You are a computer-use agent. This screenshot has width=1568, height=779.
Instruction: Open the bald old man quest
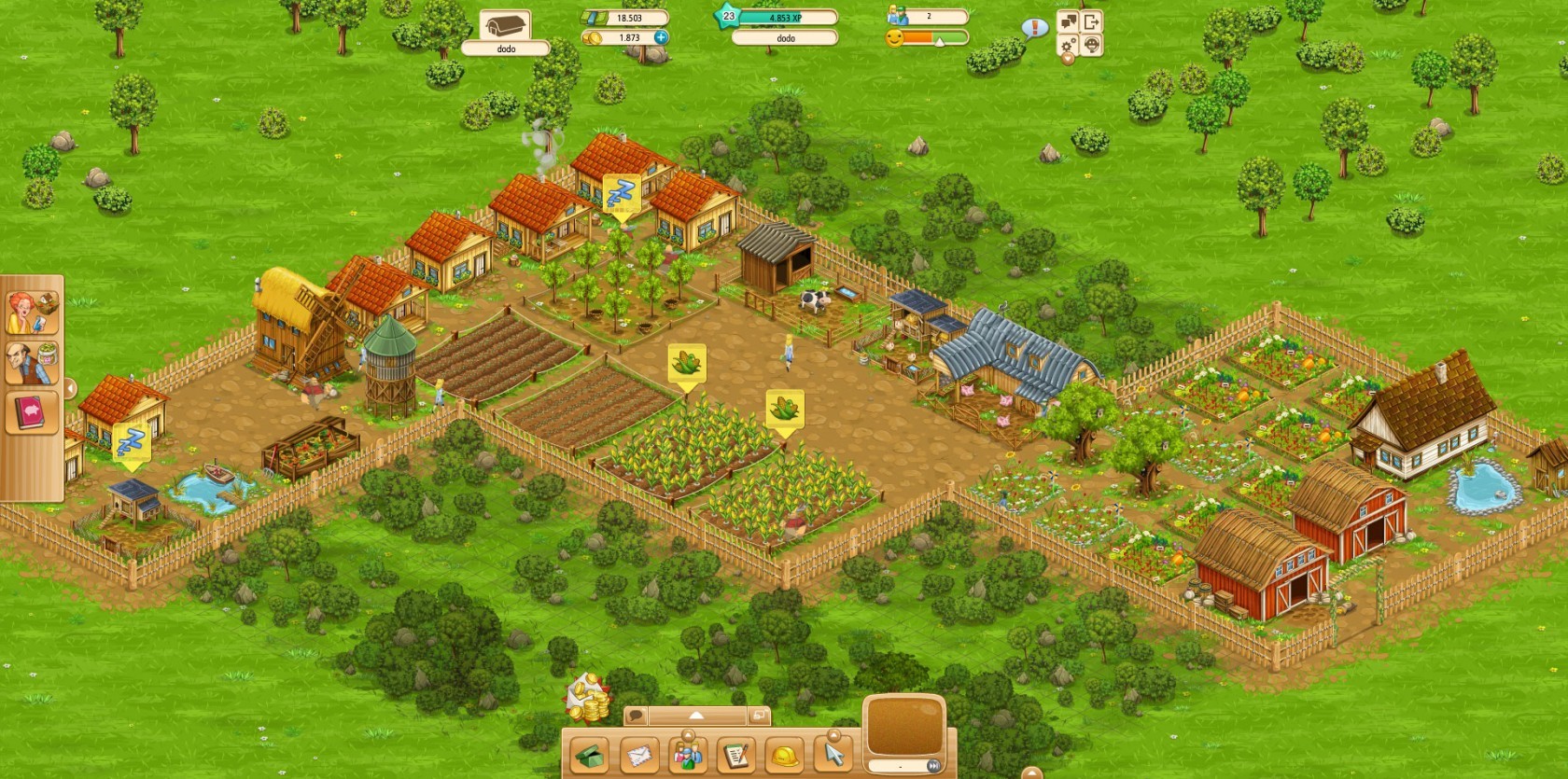pyautogui.click(x=33, y=363)
